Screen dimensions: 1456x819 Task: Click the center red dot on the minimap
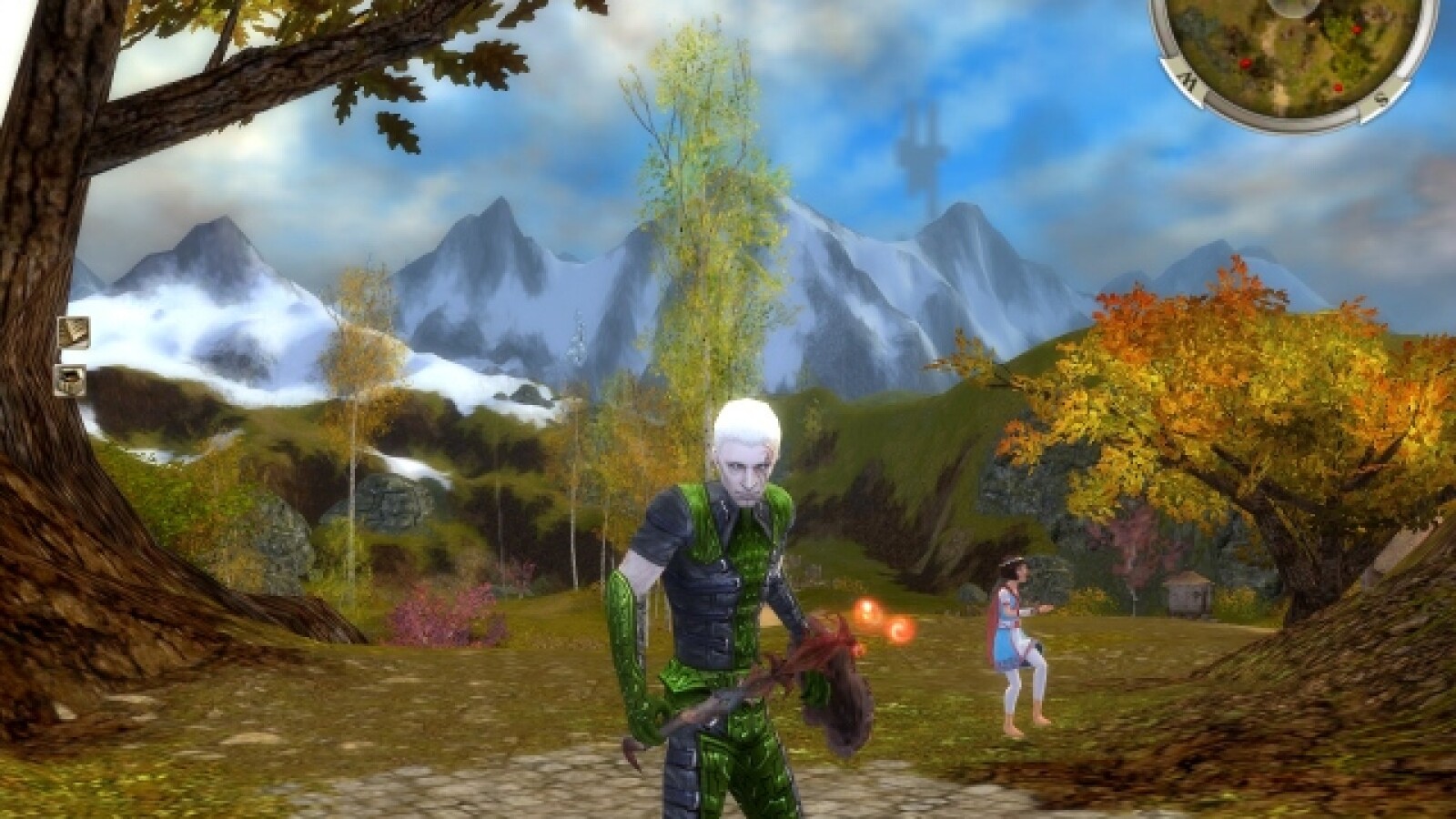(x=1246, y=64)
